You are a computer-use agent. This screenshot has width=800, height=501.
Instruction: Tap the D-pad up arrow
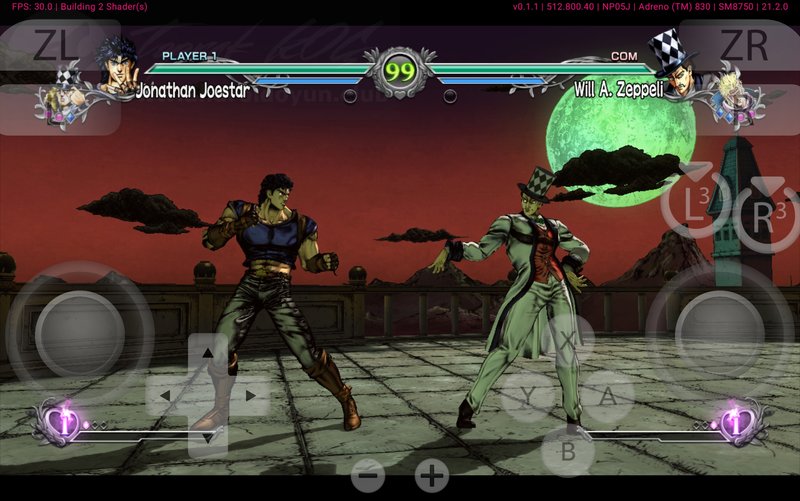(207, 354)
